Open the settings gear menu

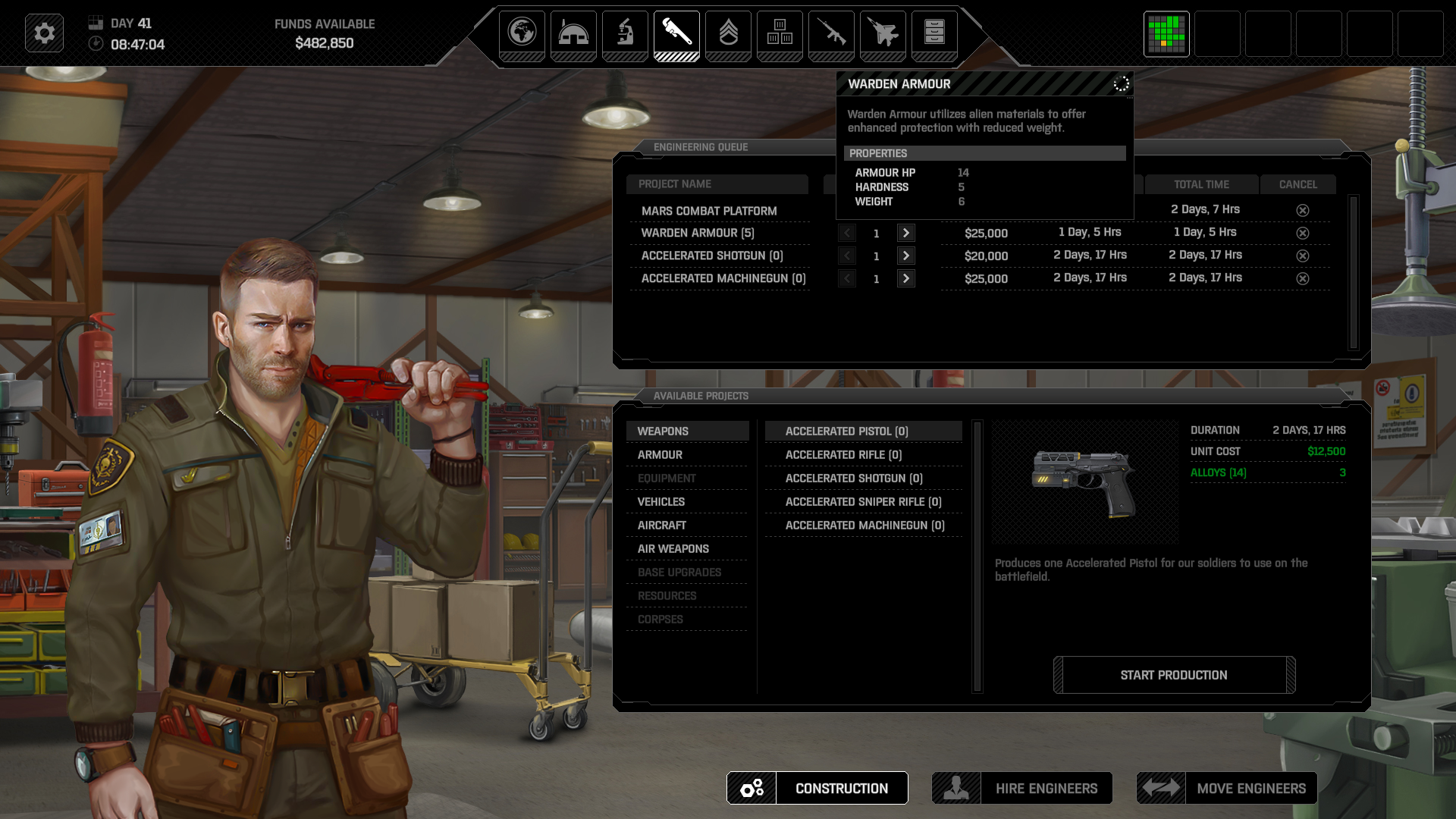pyautogui.click(x=44, y=33)
